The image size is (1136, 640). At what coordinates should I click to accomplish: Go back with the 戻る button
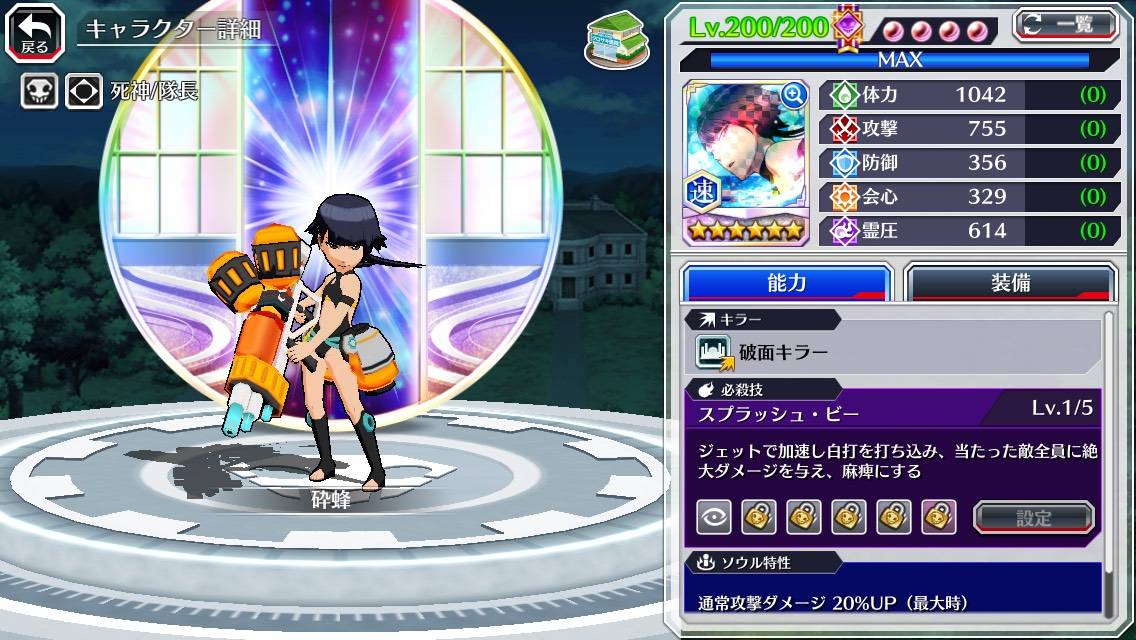[x=34, y=31]
